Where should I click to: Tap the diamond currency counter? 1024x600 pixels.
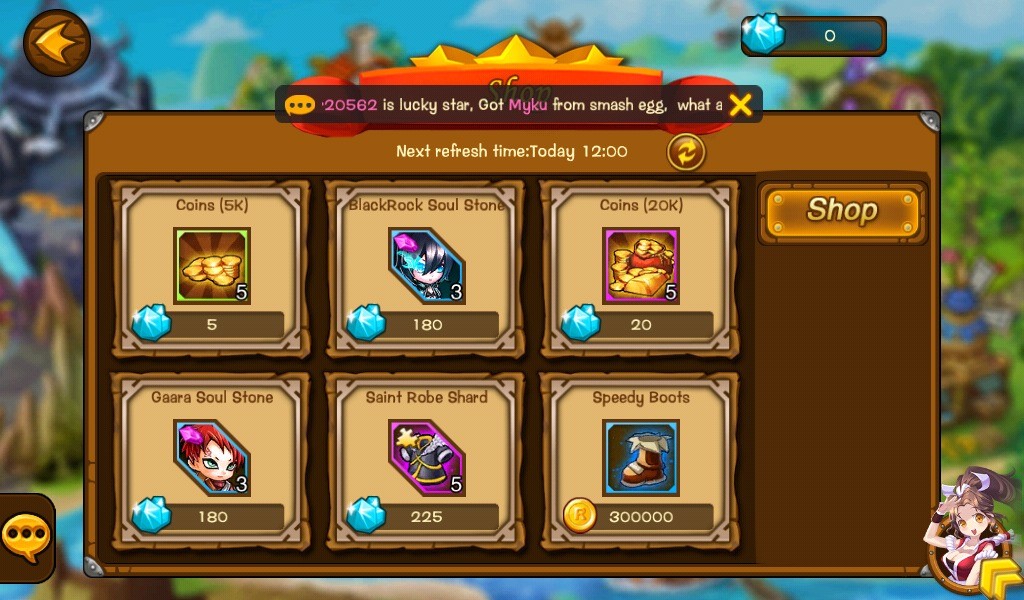pyautogui.click(x=813, y=36)
